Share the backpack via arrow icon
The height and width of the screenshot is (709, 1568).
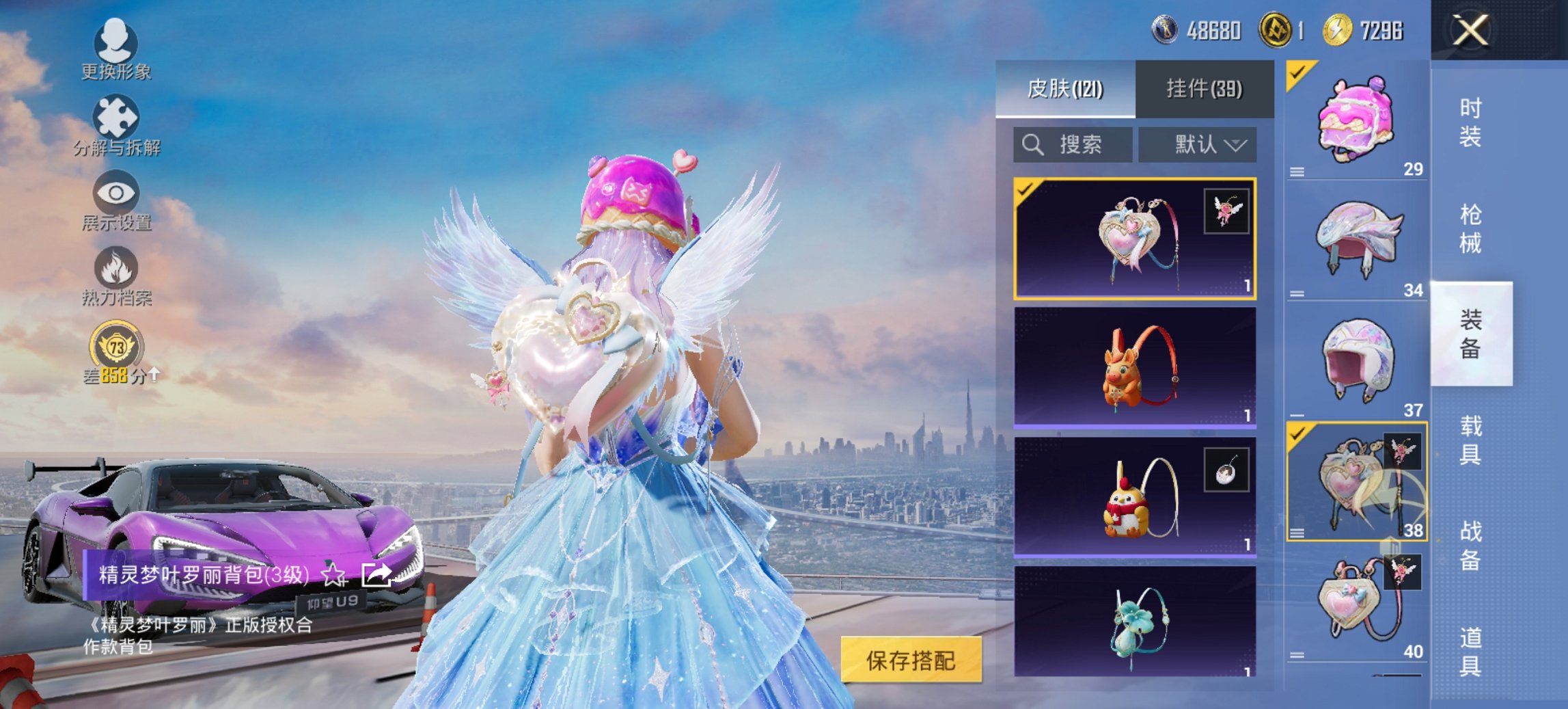[x=376, y=575]
